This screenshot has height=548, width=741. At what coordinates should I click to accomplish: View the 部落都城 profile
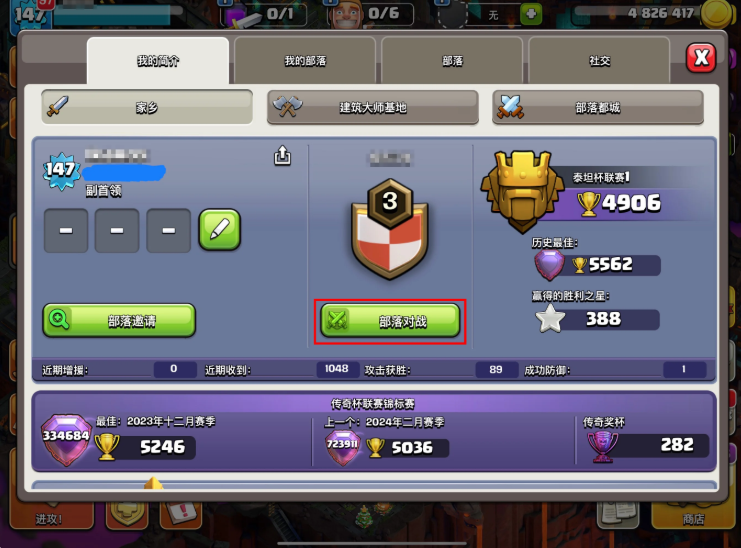[x=597, y=107]
